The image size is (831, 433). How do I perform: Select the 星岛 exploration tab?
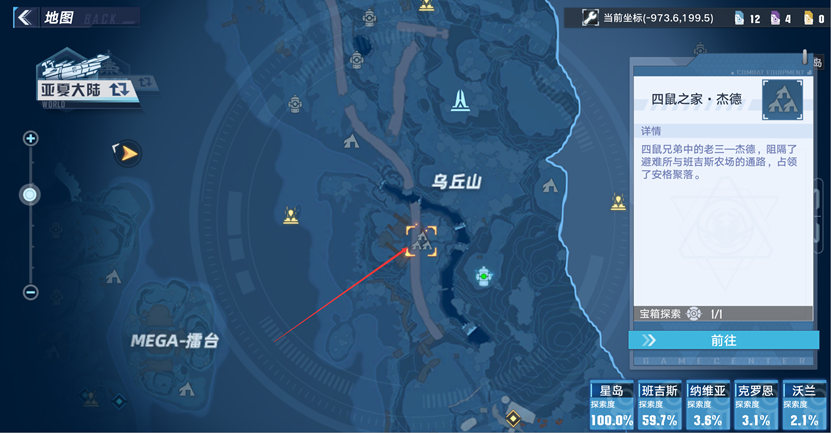point(612,405)
